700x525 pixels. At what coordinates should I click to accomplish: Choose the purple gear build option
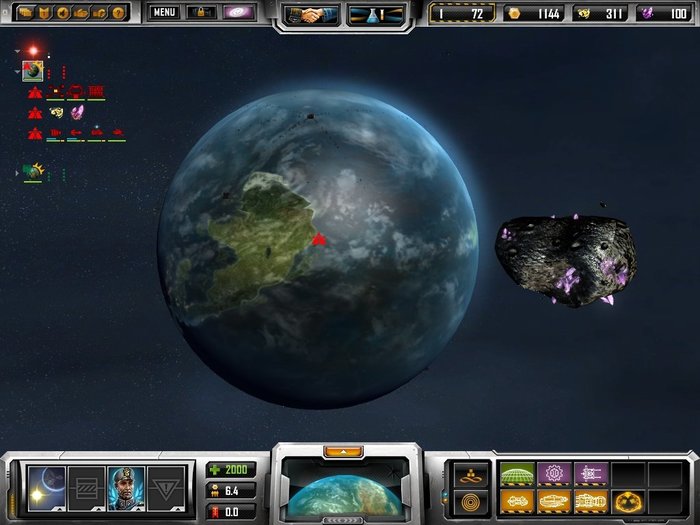(553, 474)
